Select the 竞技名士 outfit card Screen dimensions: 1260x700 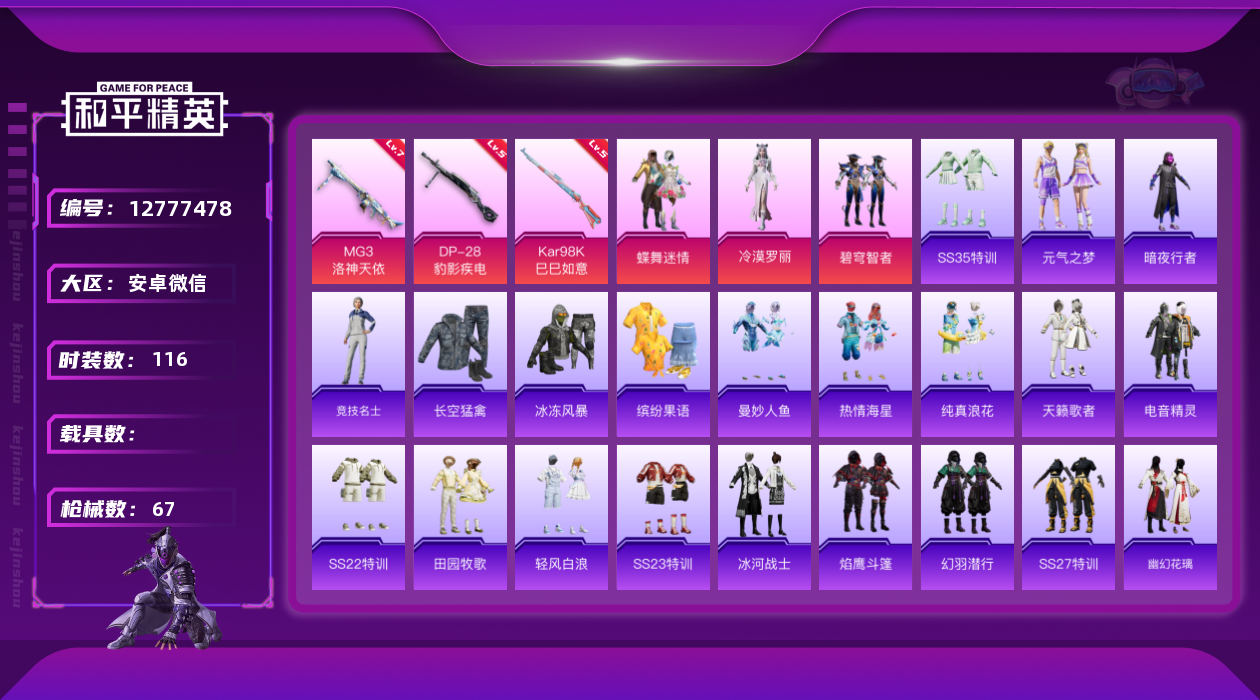click(358, 364)
